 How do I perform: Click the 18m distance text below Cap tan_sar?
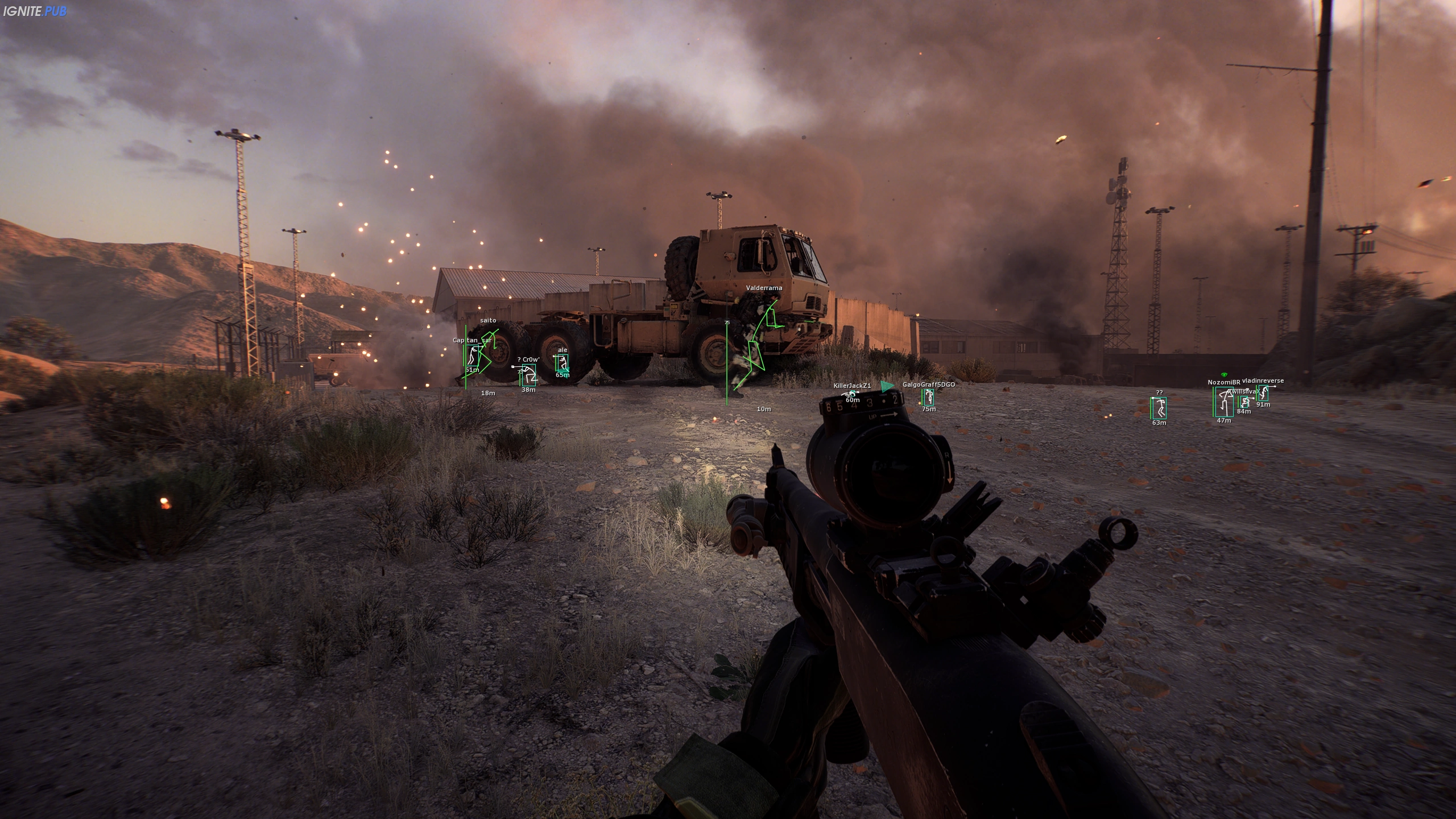coord(489,393)
